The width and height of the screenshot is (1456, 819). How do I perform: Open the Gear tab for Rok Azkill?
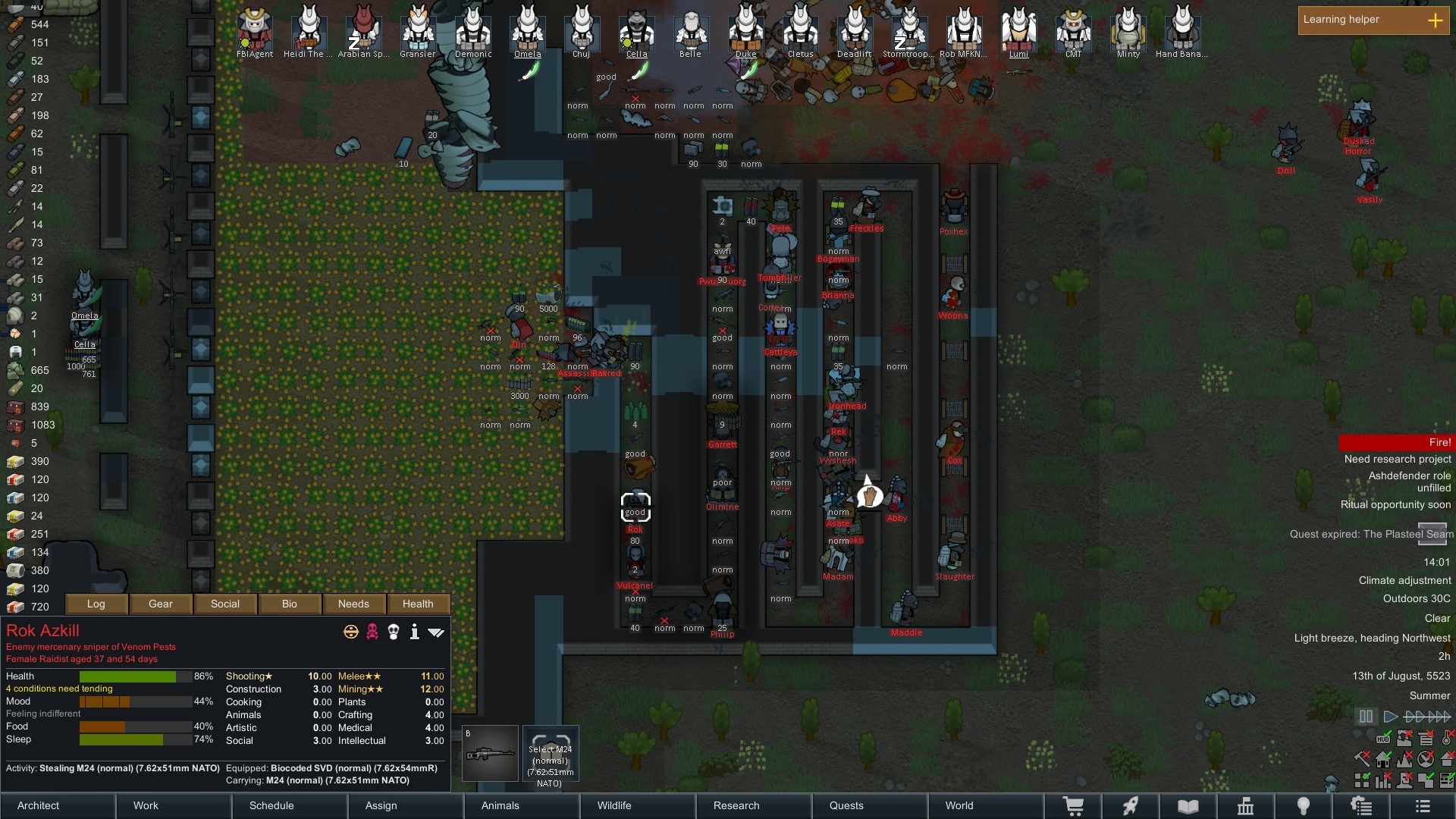[x=161, y=604]
